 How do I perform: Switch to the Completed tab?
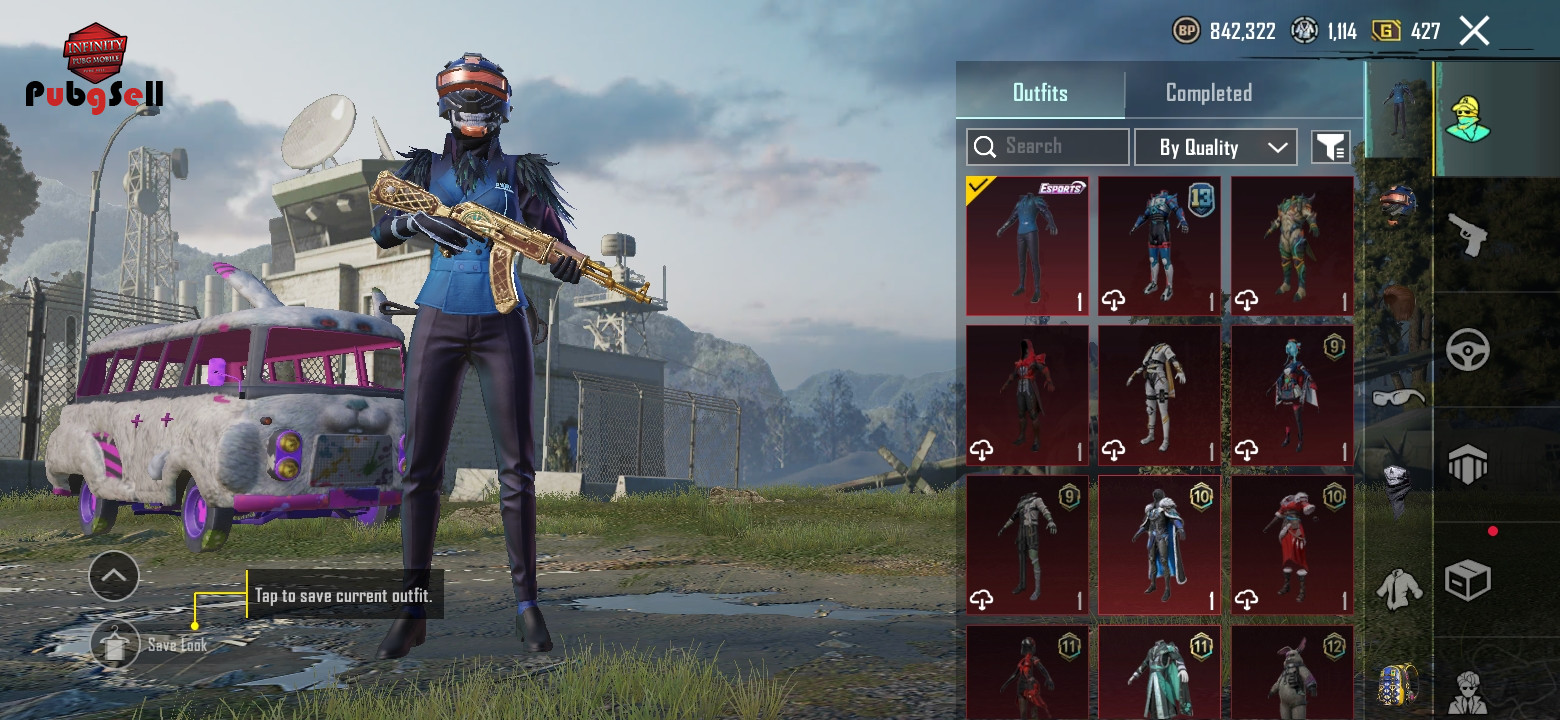click(1208, 93)
